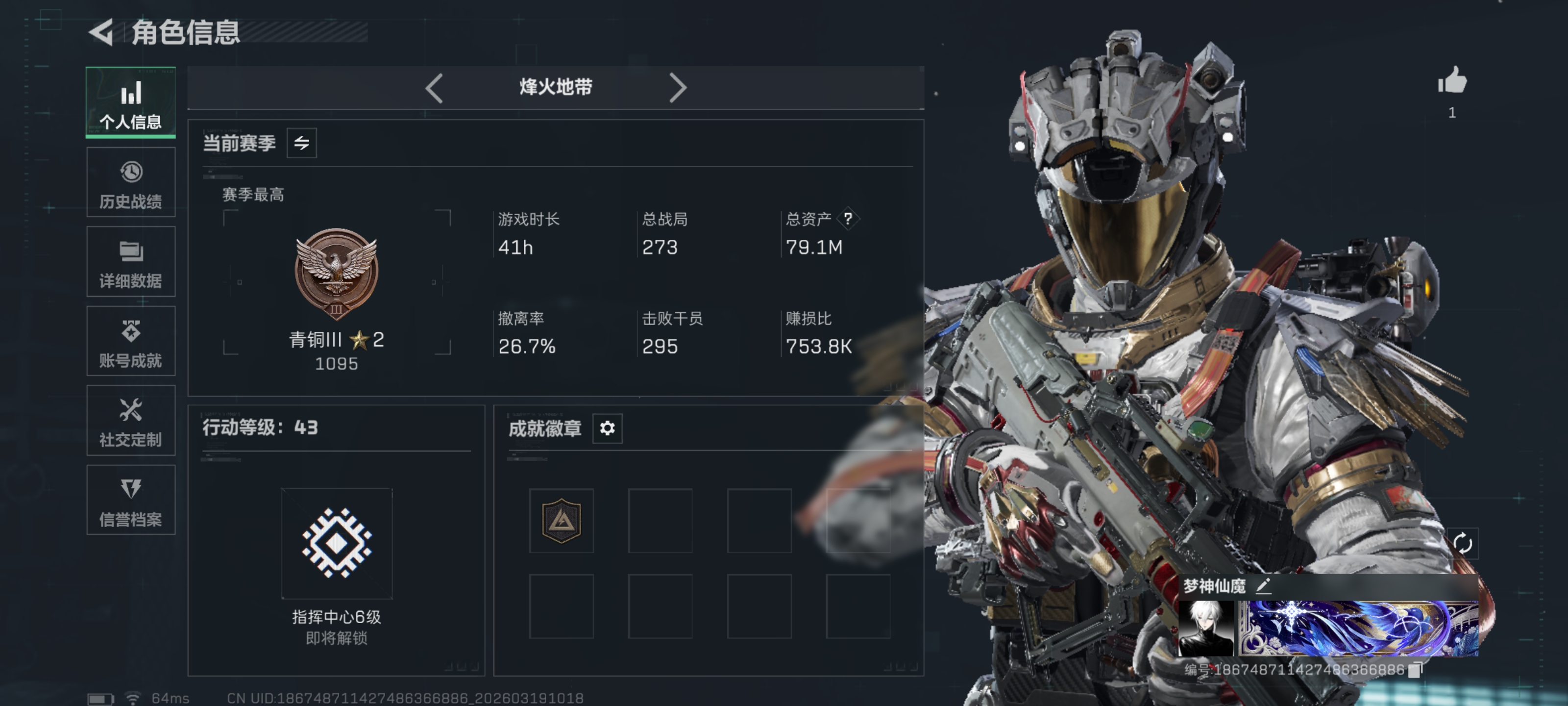Click the 指挥中心6级 unlock tile
Viewport: 1568px width, 706px height.
click(x=337, y=543)
